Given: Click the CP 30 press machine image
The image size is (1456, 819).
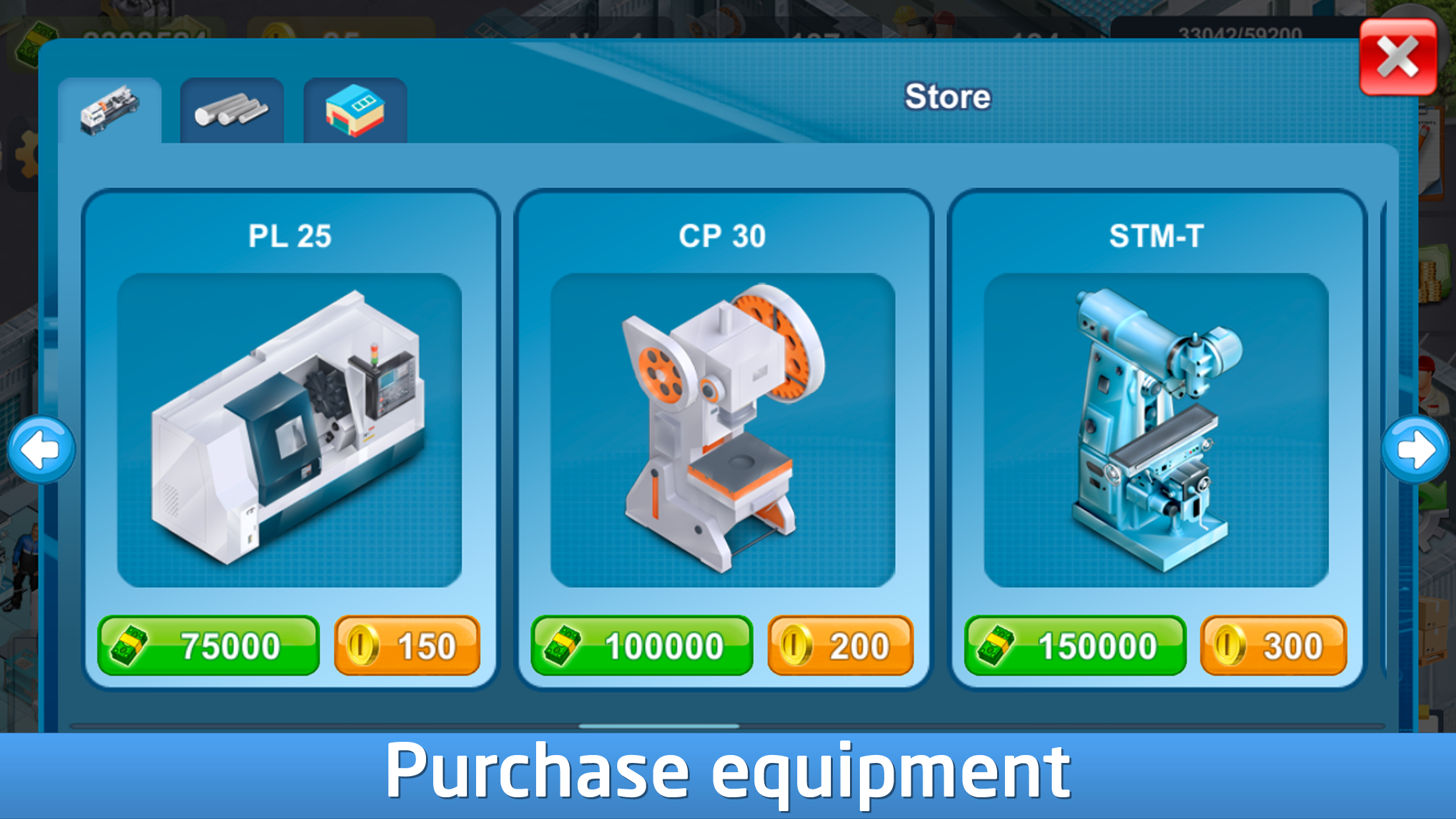Looking at the screenshot, I should (723, 429).
